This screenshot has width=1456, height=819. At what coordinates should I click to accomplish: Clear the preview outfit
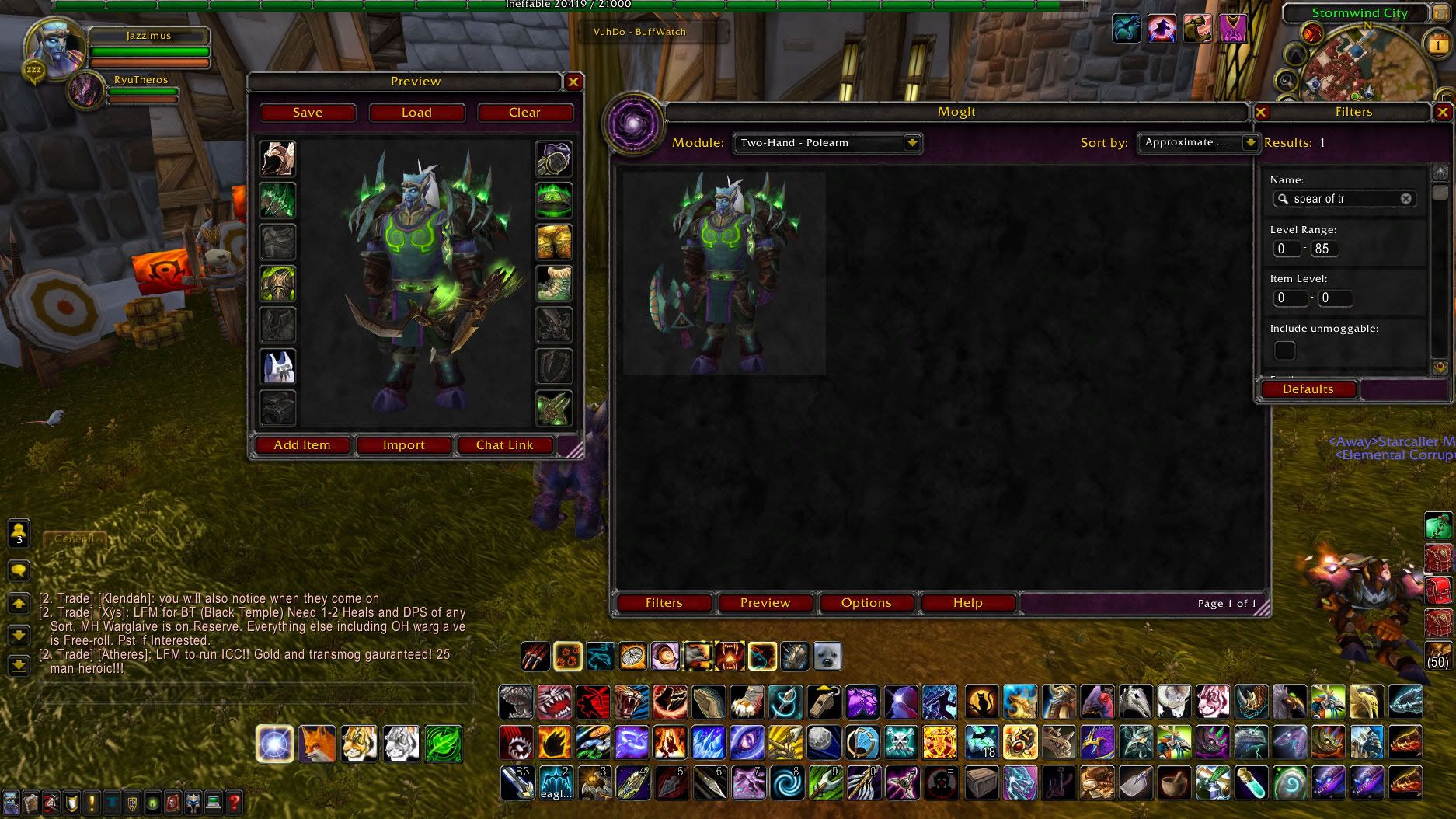pyautogui.click(x=524, y=113)
